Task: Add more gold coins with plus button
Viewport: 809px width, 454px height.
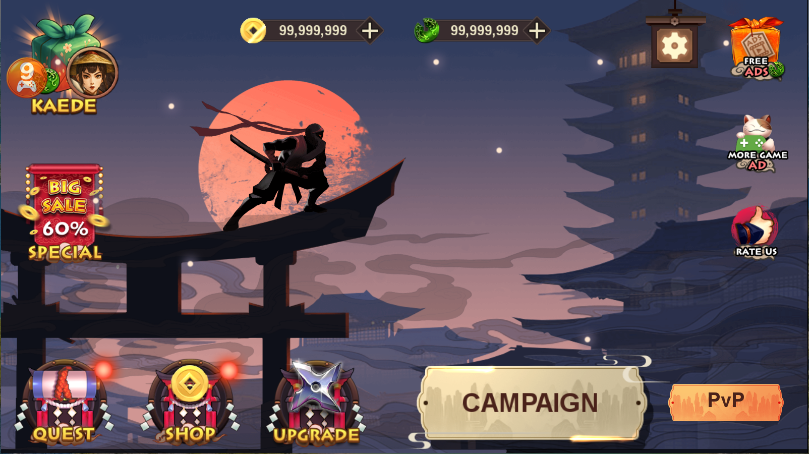Action: pos(370,31)
